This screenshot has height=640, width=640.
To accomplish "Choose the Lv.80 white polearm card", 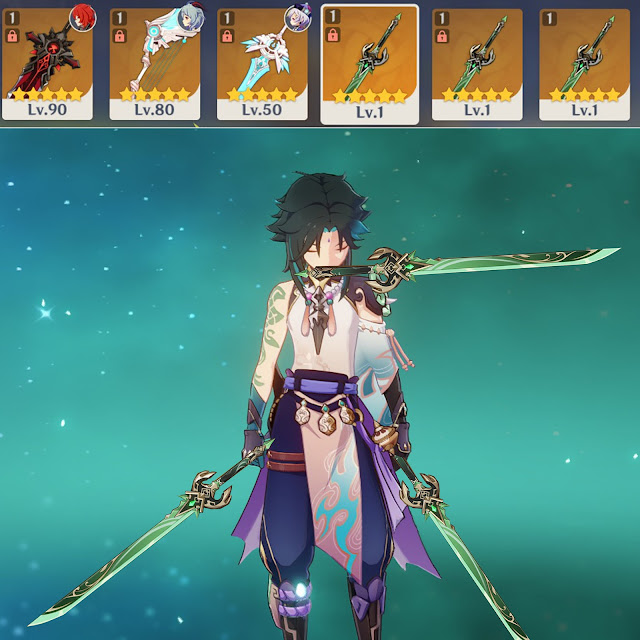I will point(155,64).
